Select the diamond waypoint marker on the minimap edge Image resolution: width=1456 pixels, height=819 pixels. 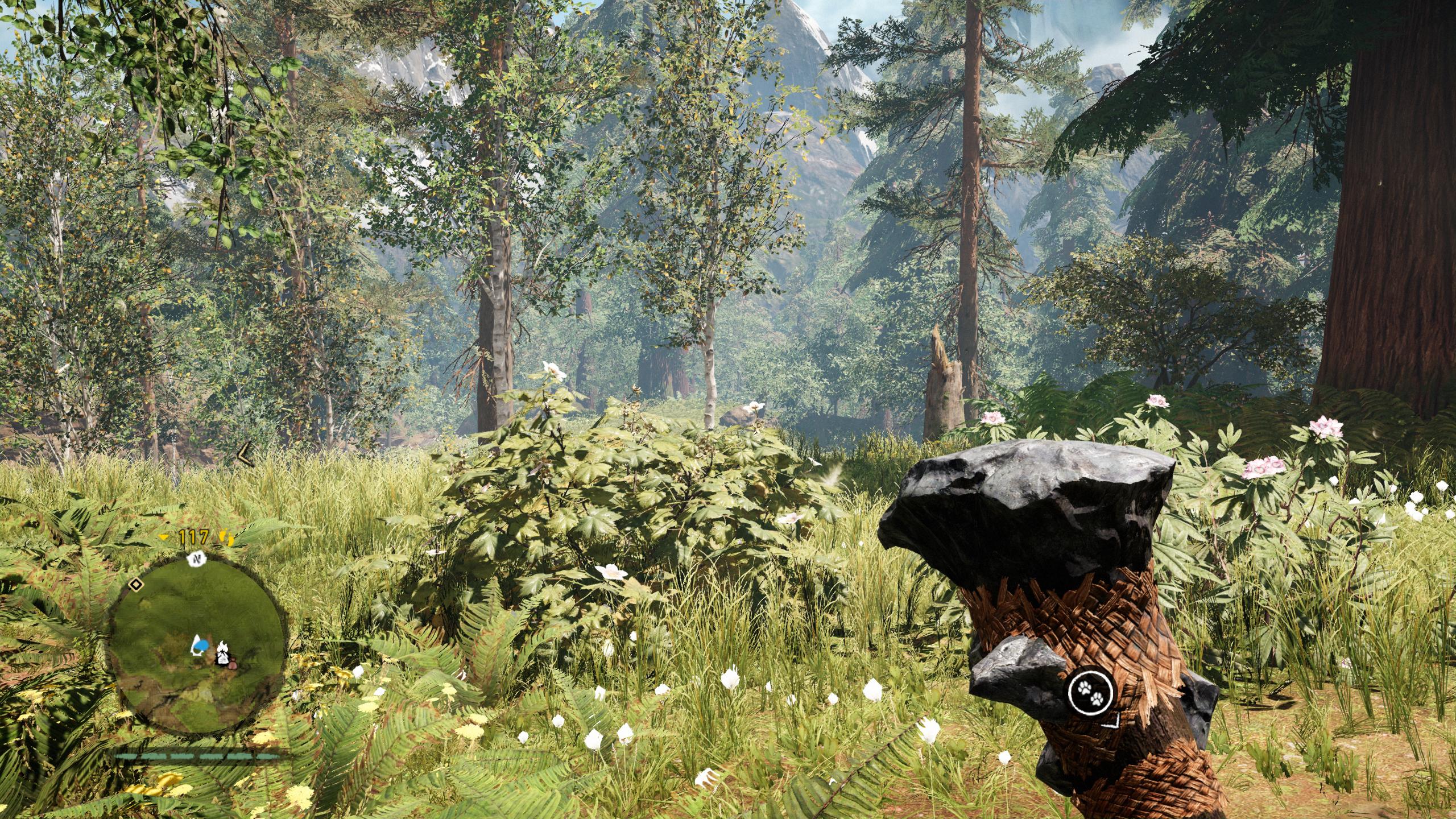click(x=136, y=585)
